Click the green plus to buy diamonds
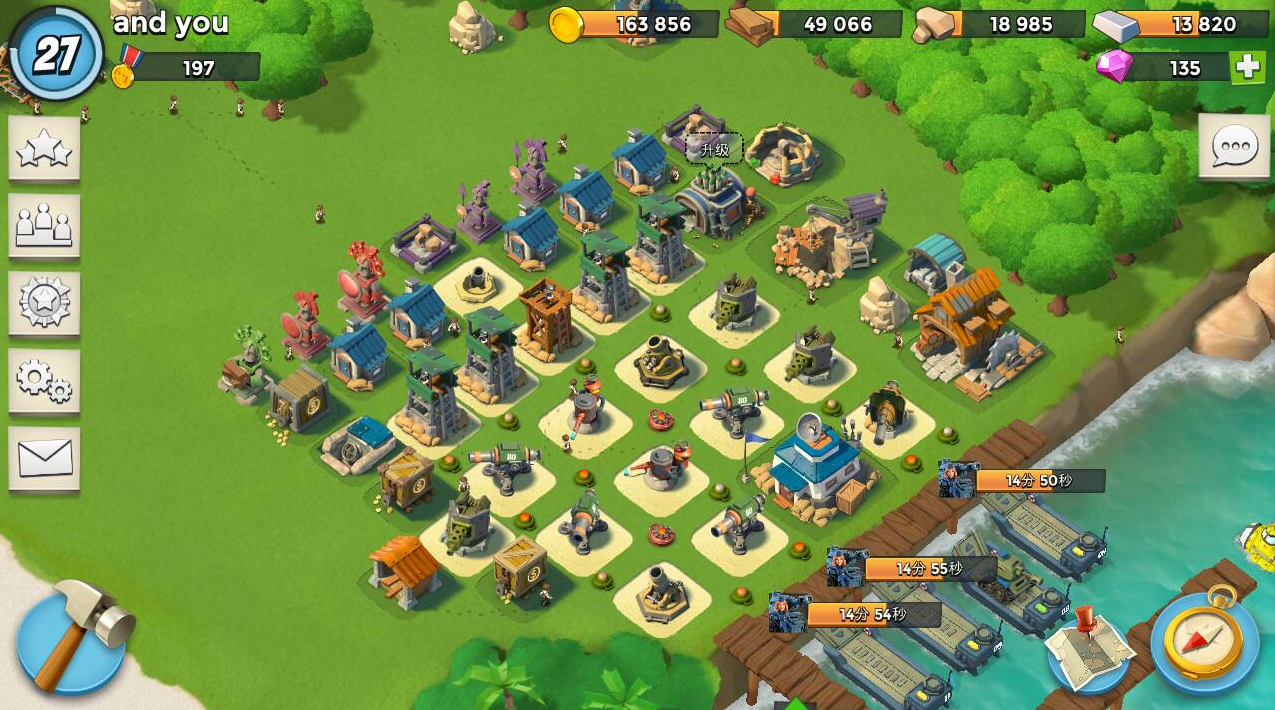 click(x=1247, y=67)
